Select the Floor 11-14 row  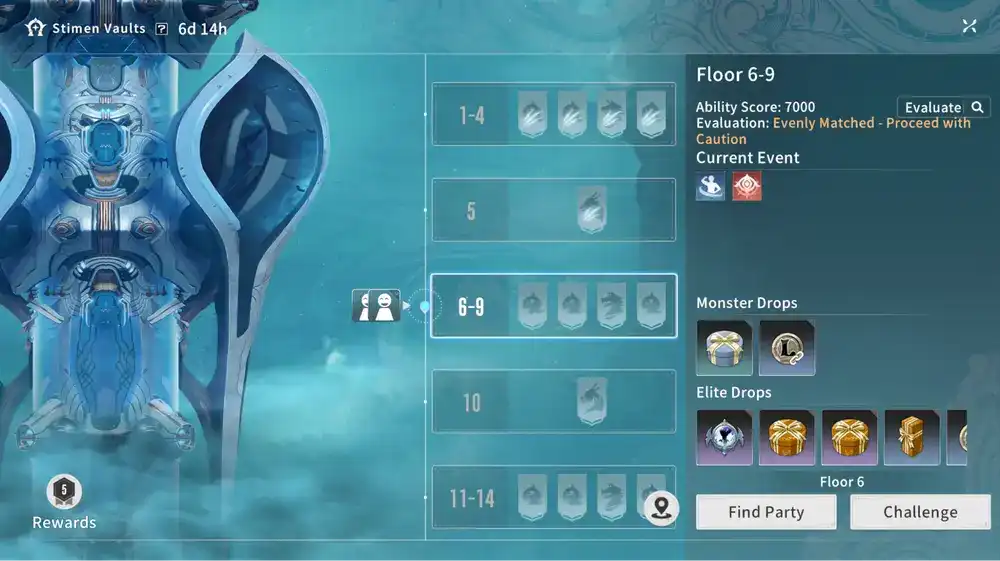click(x=553, y=497)
